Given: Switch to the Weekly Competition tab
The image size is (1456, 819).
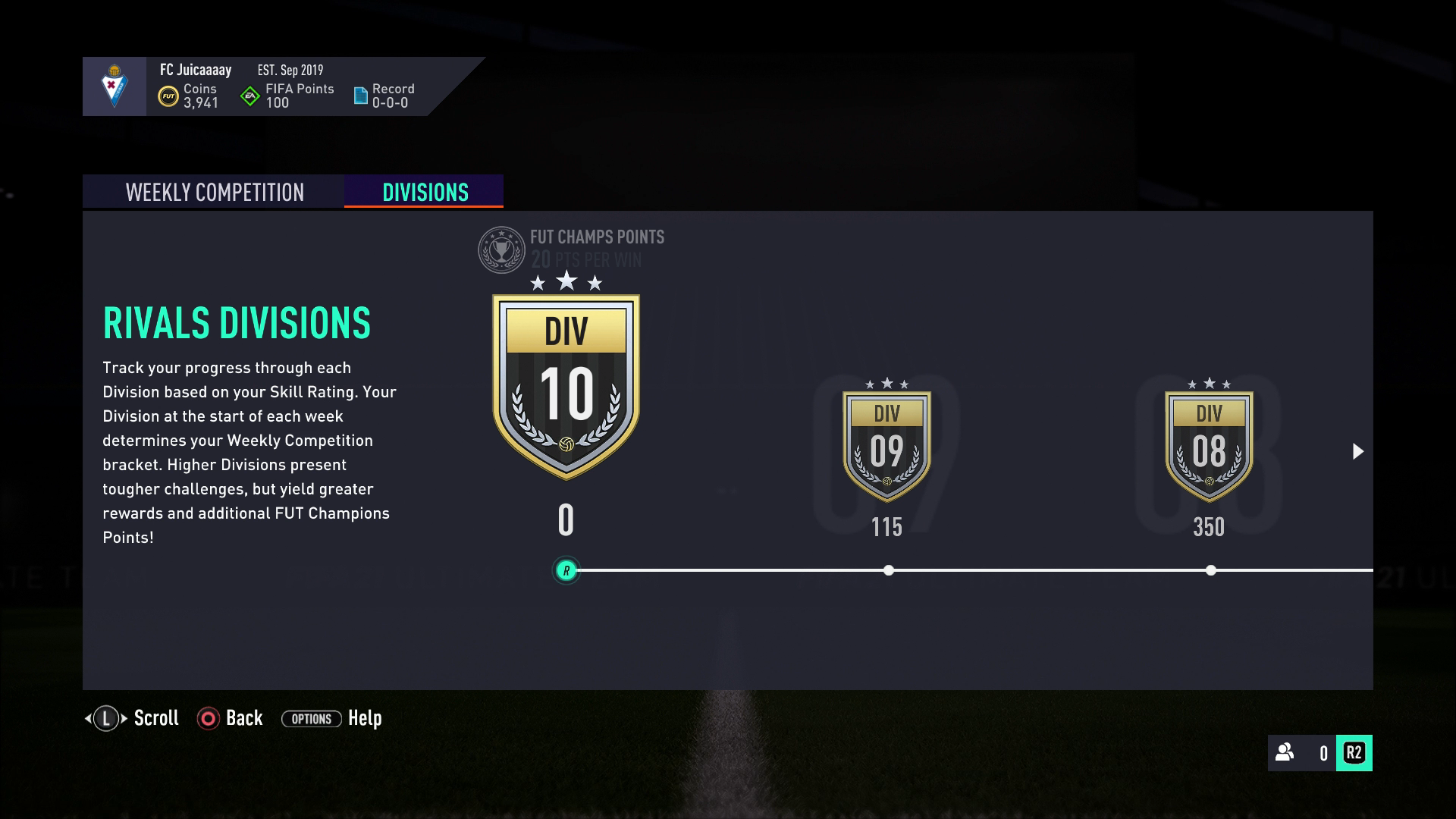Looking at the screenshot, I should [214, 192].
